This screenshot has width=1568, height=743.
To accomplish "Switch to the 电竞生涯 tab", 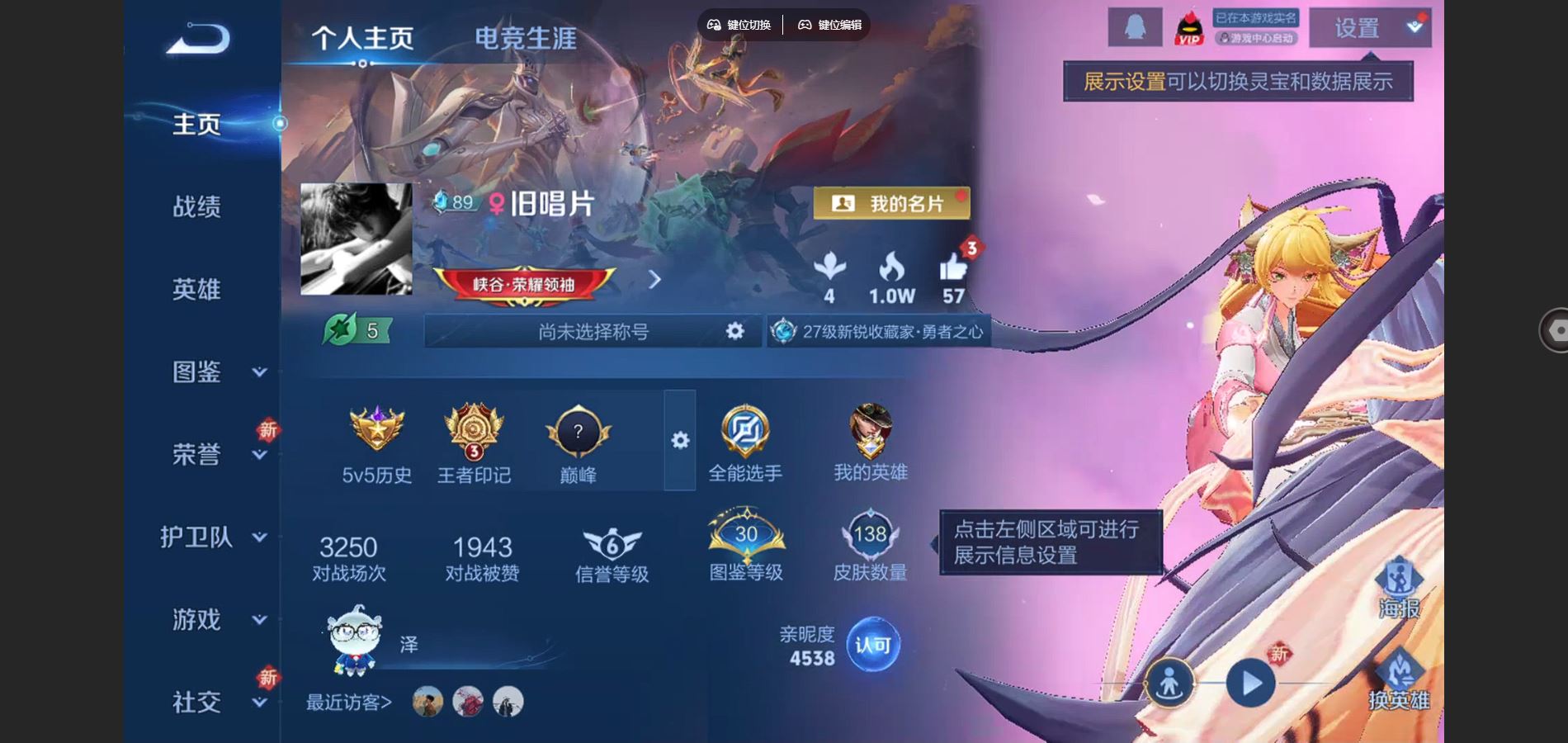I will coord(526,38).
